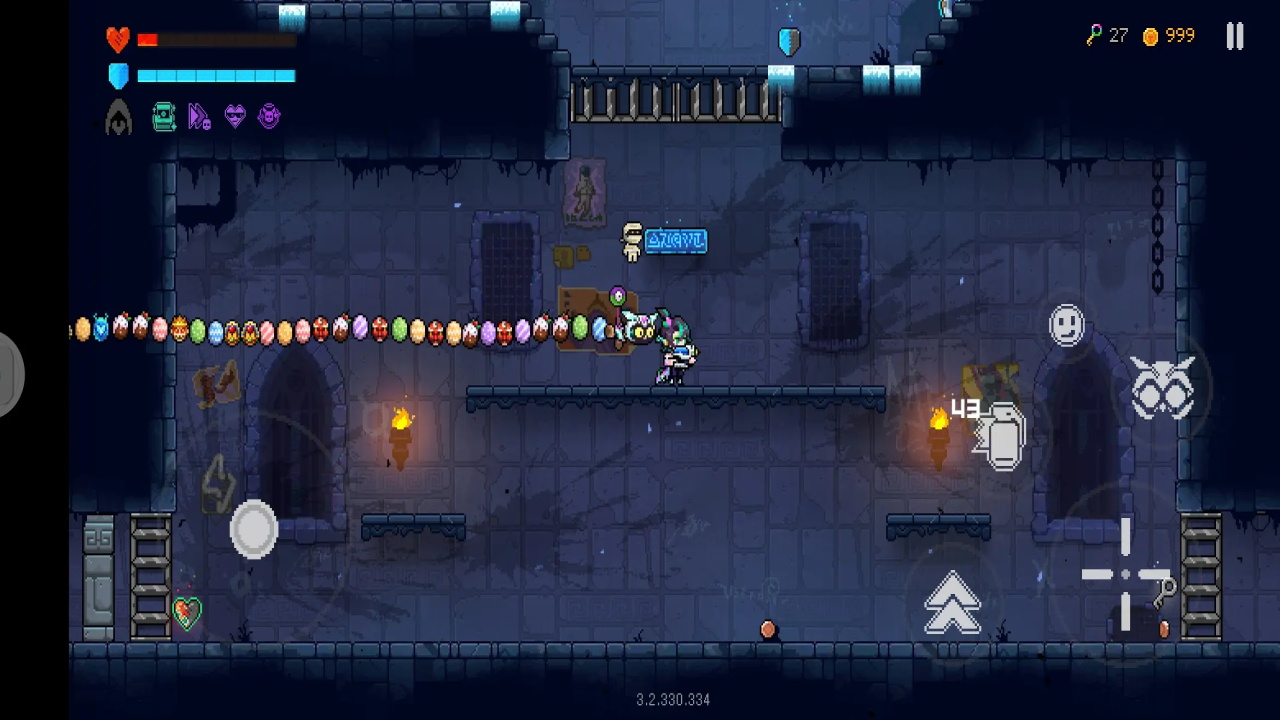Activate the owl mask skill button
The width and height of the screenshot is (1280, 720).
click(x=1162, y=387)
